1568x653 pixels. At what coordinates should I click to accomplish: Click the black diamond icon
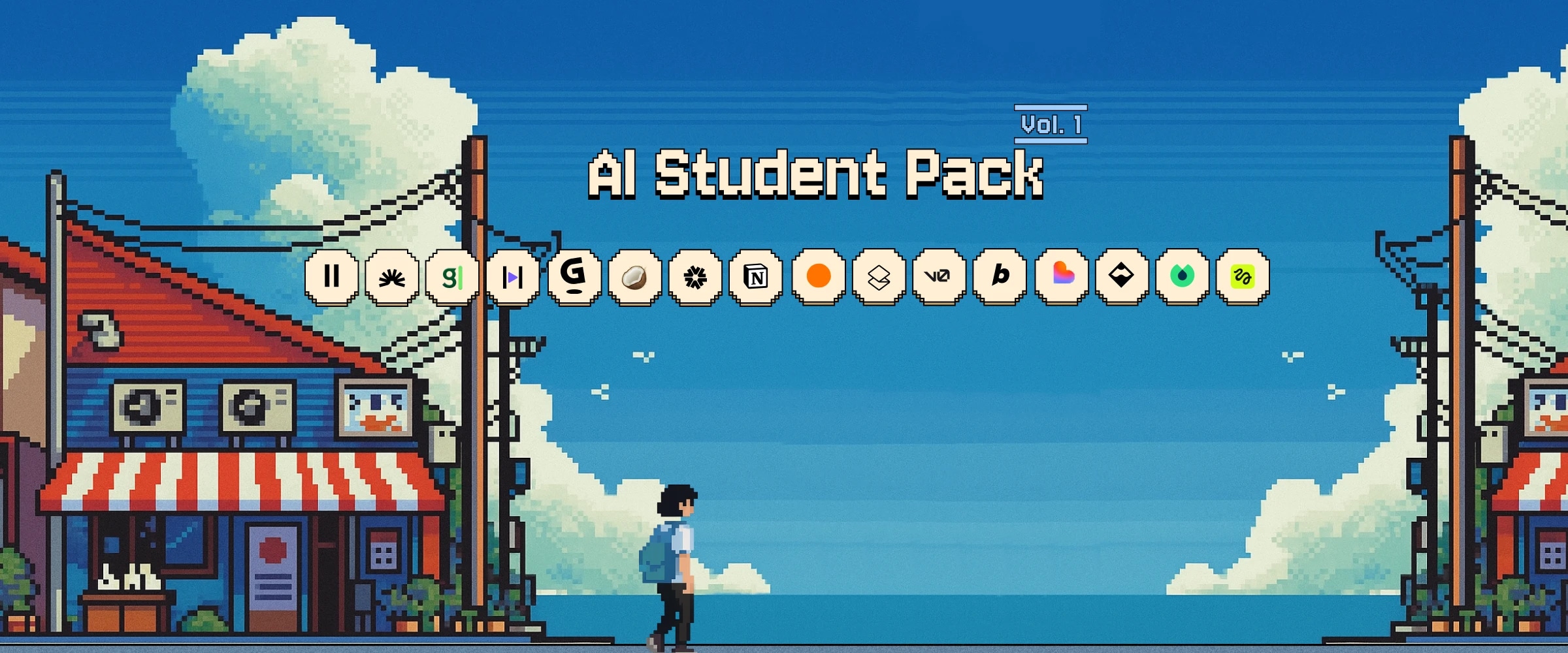point(1121,276)
